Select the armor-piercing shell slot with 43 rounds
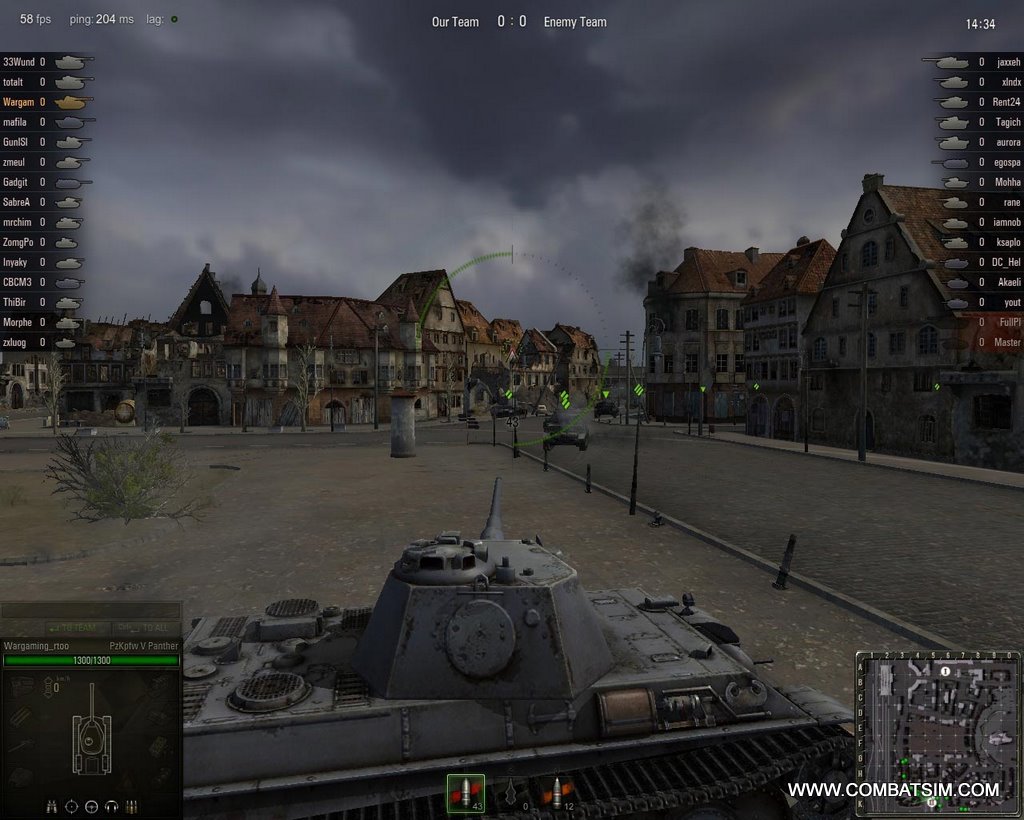 [x=465, y=792]
